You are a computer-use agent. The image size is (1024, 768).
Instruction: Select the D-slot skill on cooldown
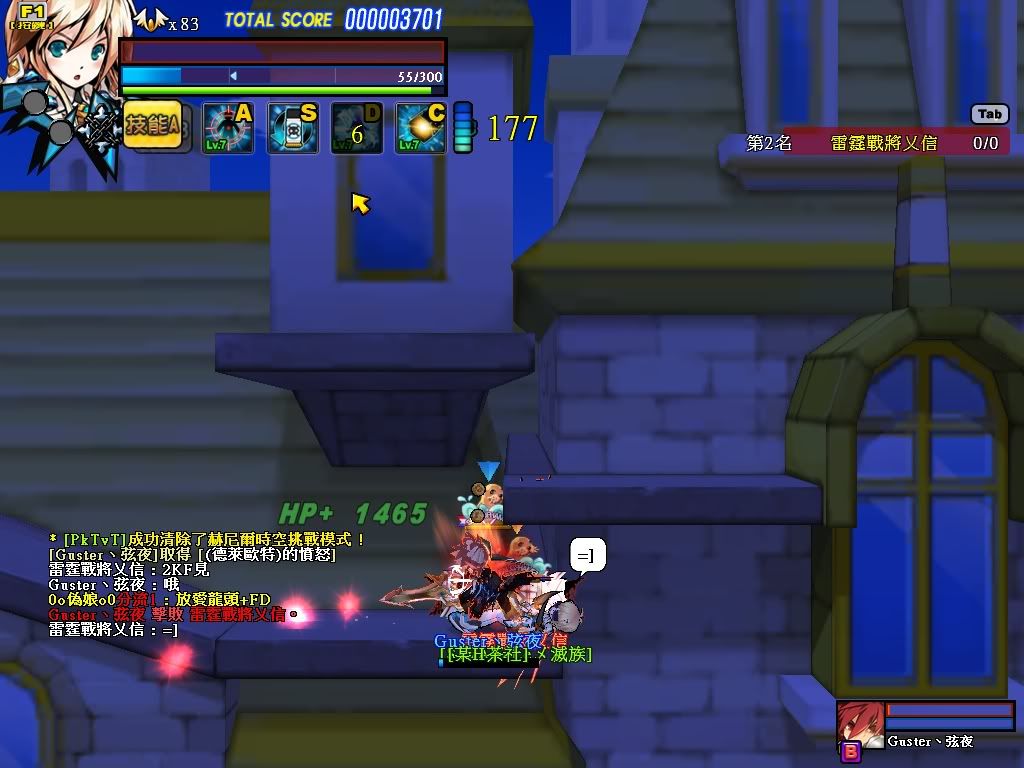[357, 129]
